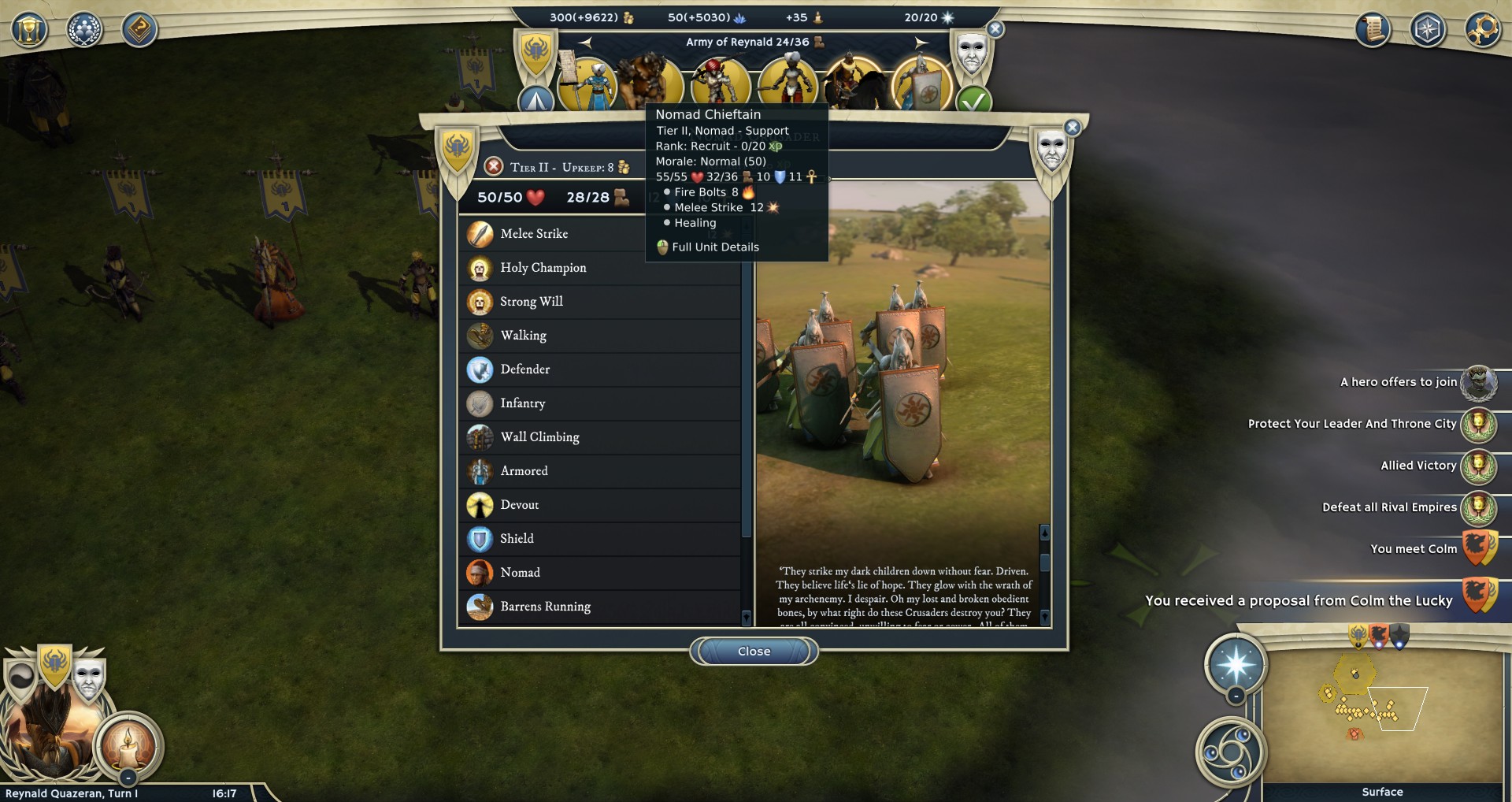Open the gear settings menu

1482,30
